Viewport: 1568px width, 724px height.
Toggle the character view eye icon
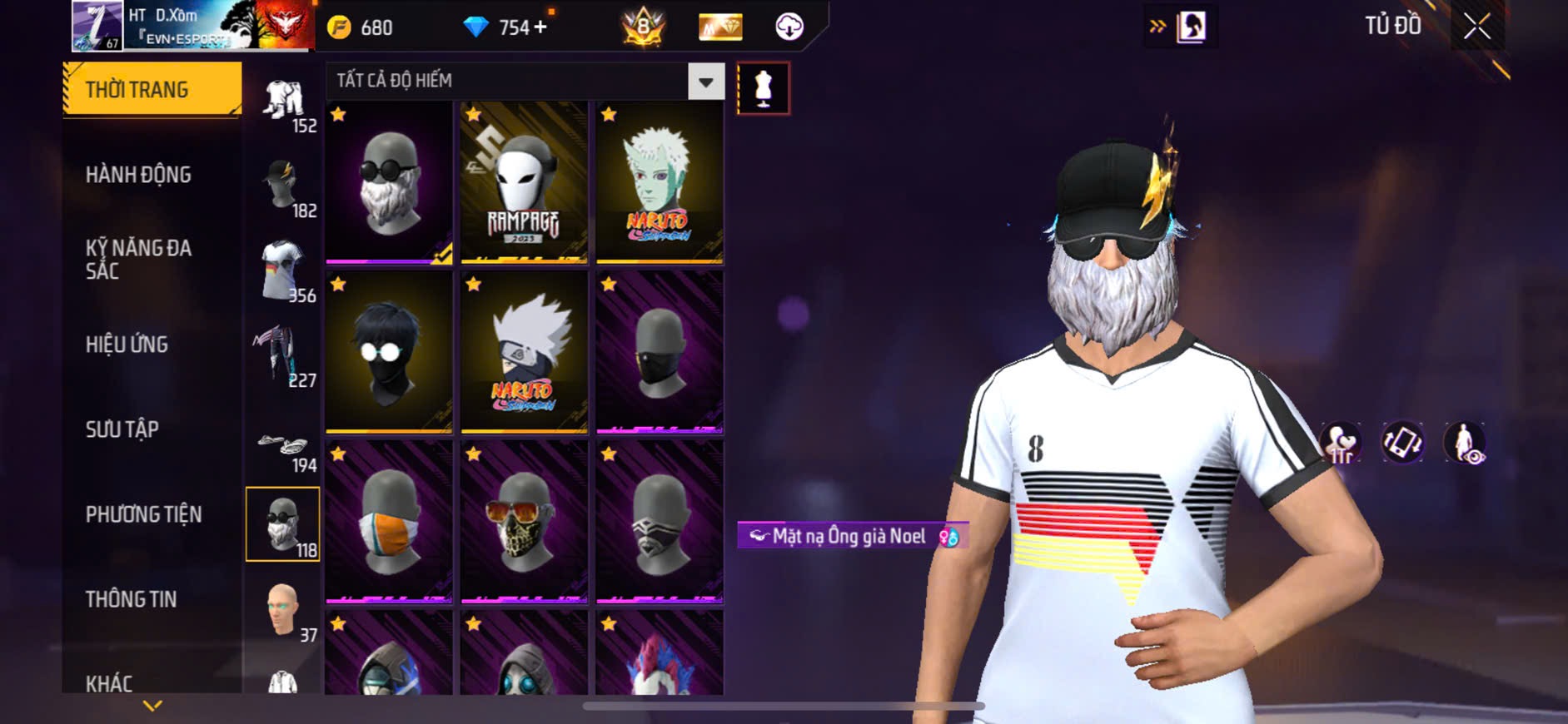(x=1465, y=443)
